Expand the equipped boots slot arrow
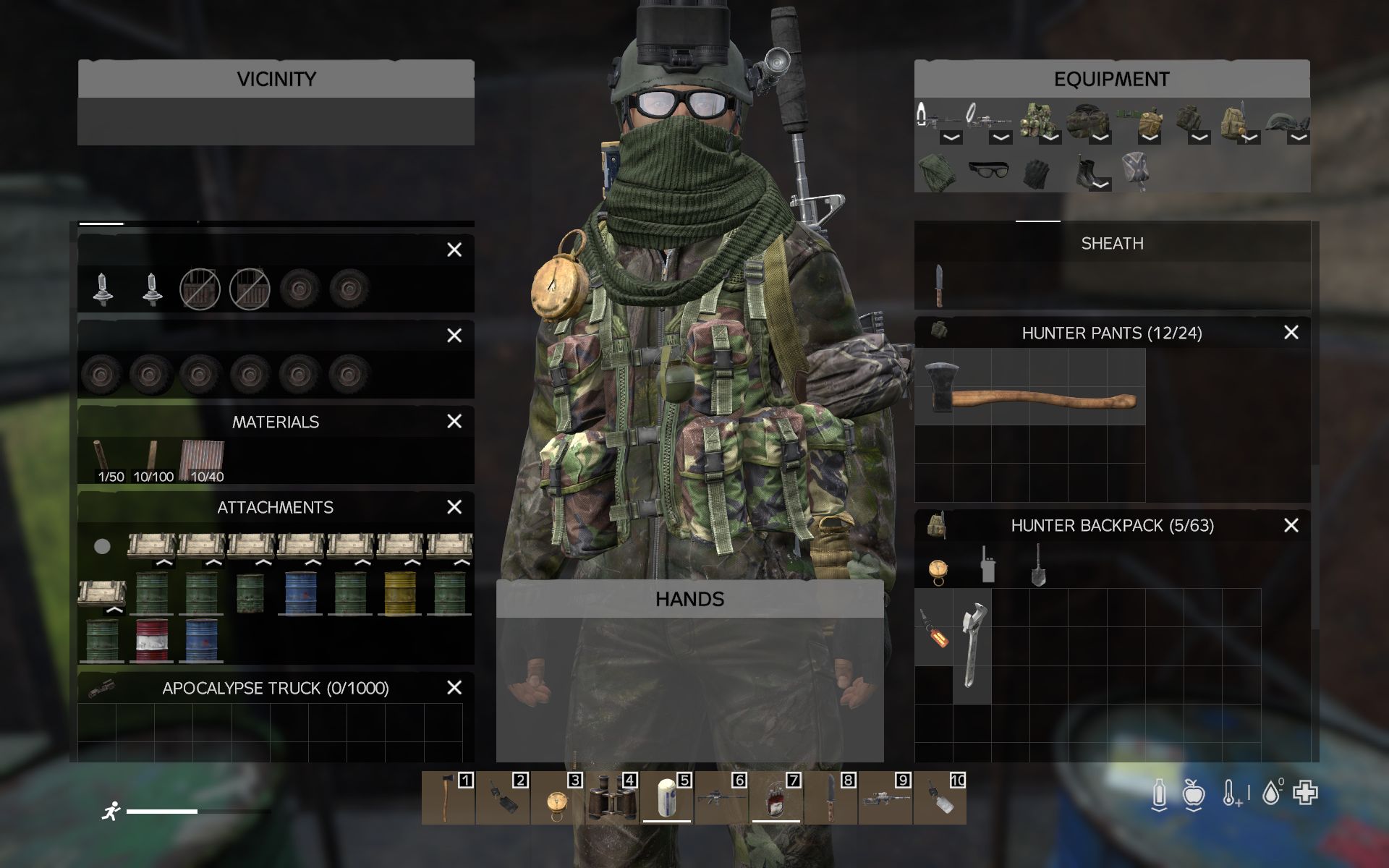The image size is (1389, 868). (1100, 185)
